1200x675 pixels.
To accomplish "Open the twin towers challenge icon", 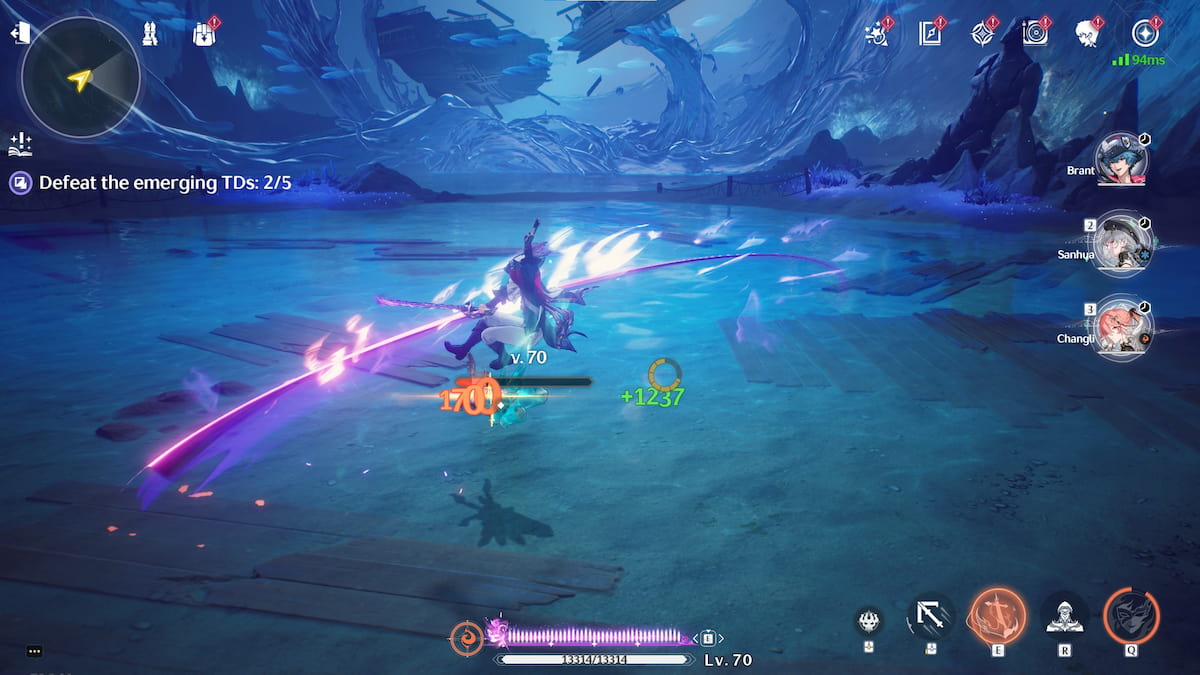I will [150, 34].
